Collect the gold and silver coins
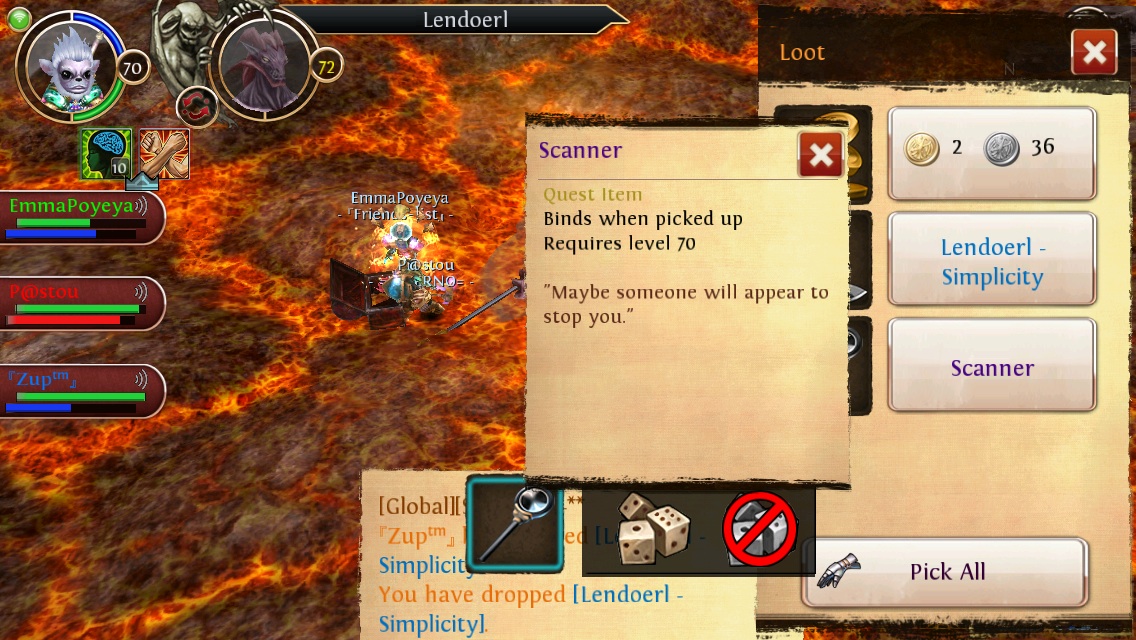The width and height of the screenshot is (1136, 640). [x=991, y=153]
